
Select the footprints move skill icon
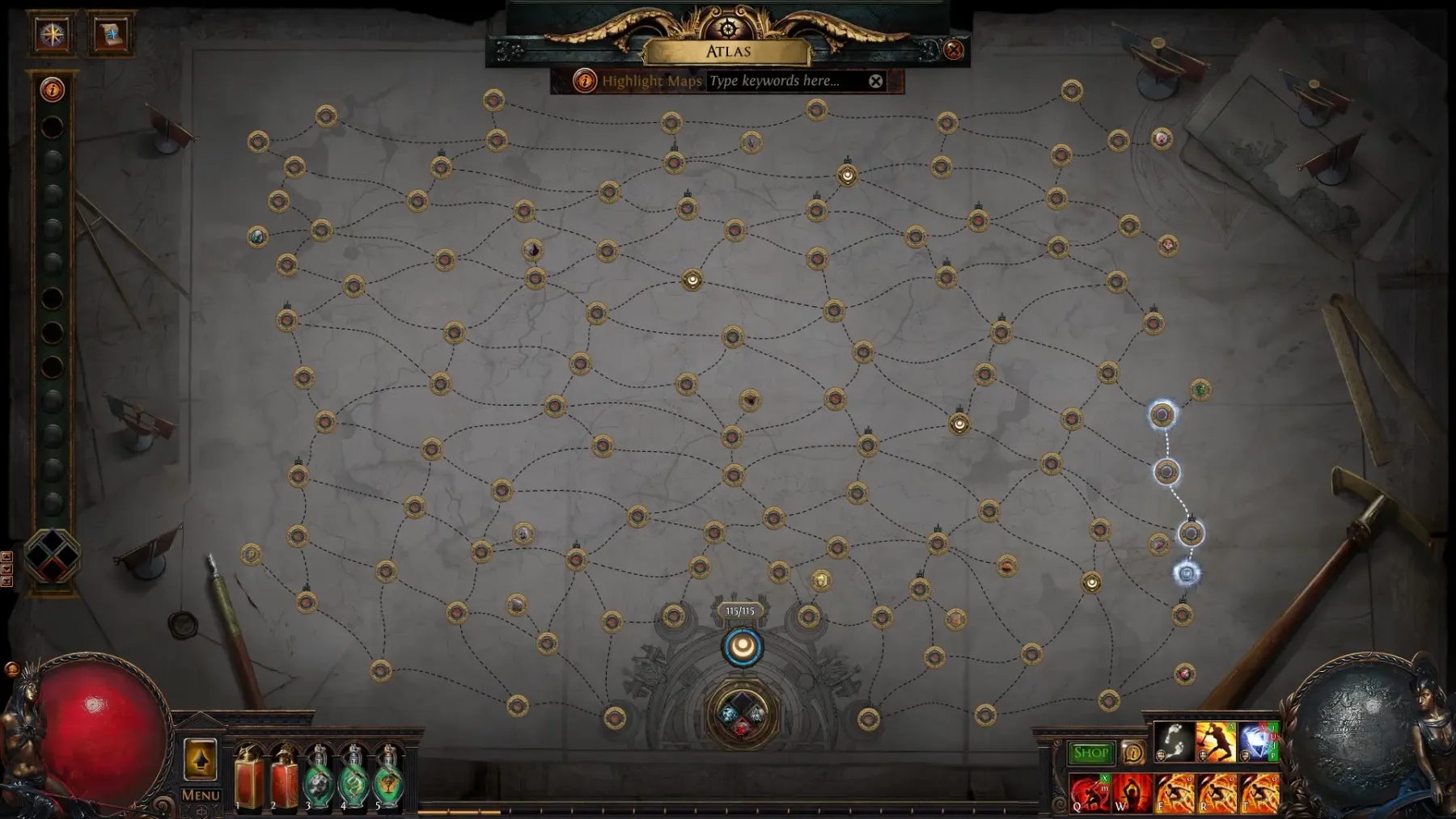[1174, 743]
